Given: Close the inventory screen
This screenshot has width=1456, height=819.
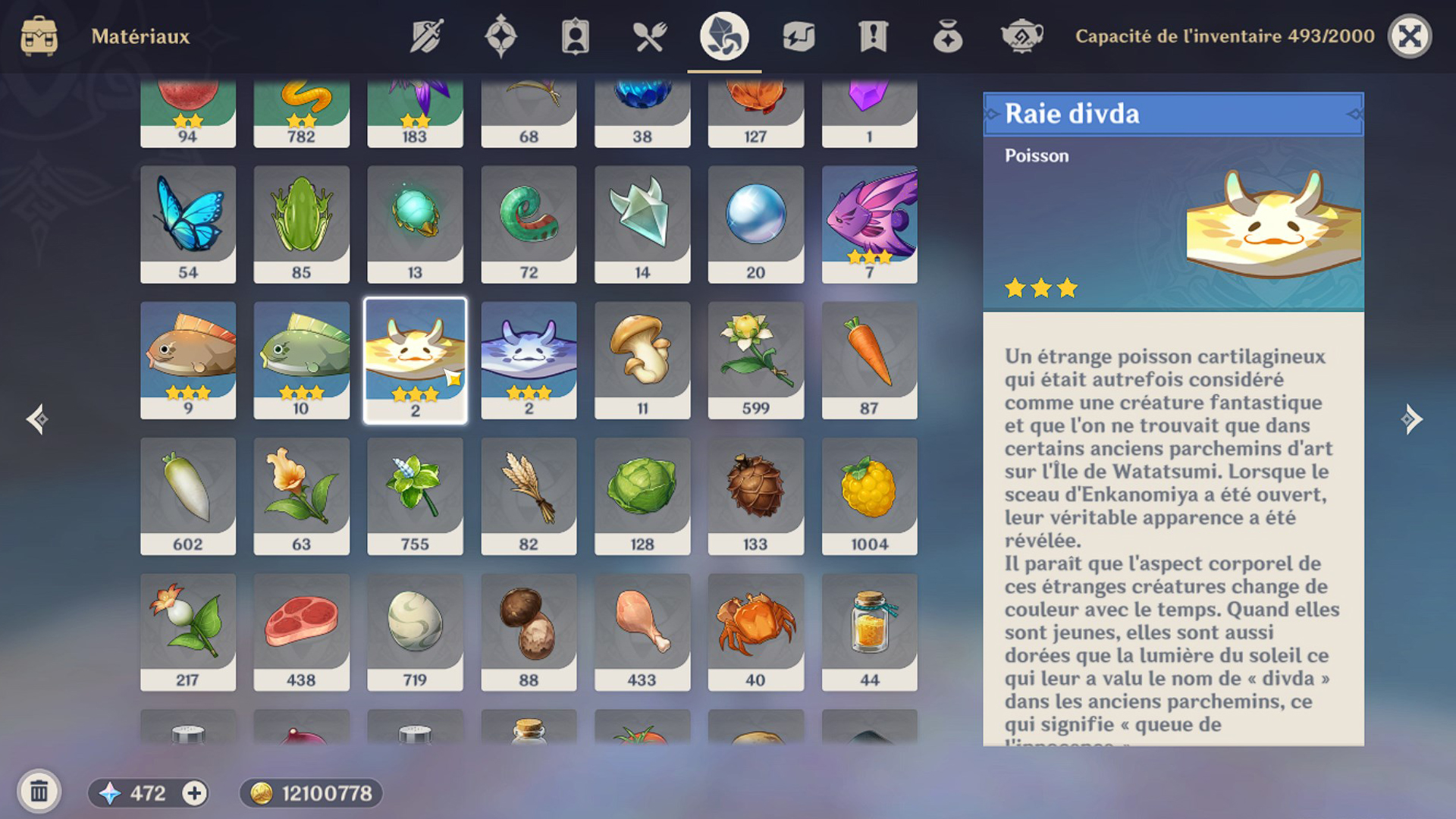Looking at the screenshot, I should click(x=1409, y=36).
